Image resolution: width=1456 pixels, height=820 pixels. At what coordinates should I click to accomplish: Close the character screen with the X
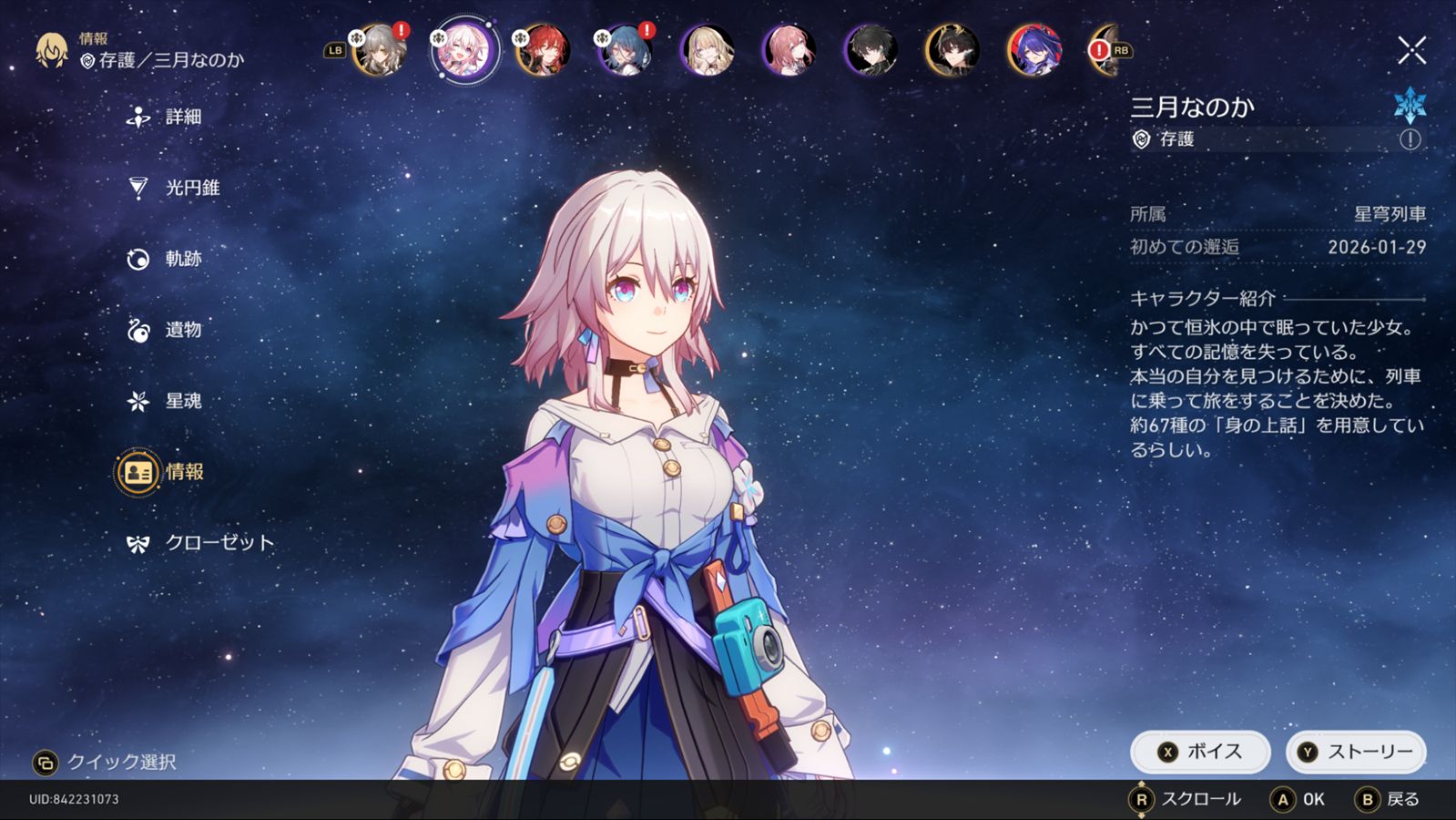coord(1411,50)
